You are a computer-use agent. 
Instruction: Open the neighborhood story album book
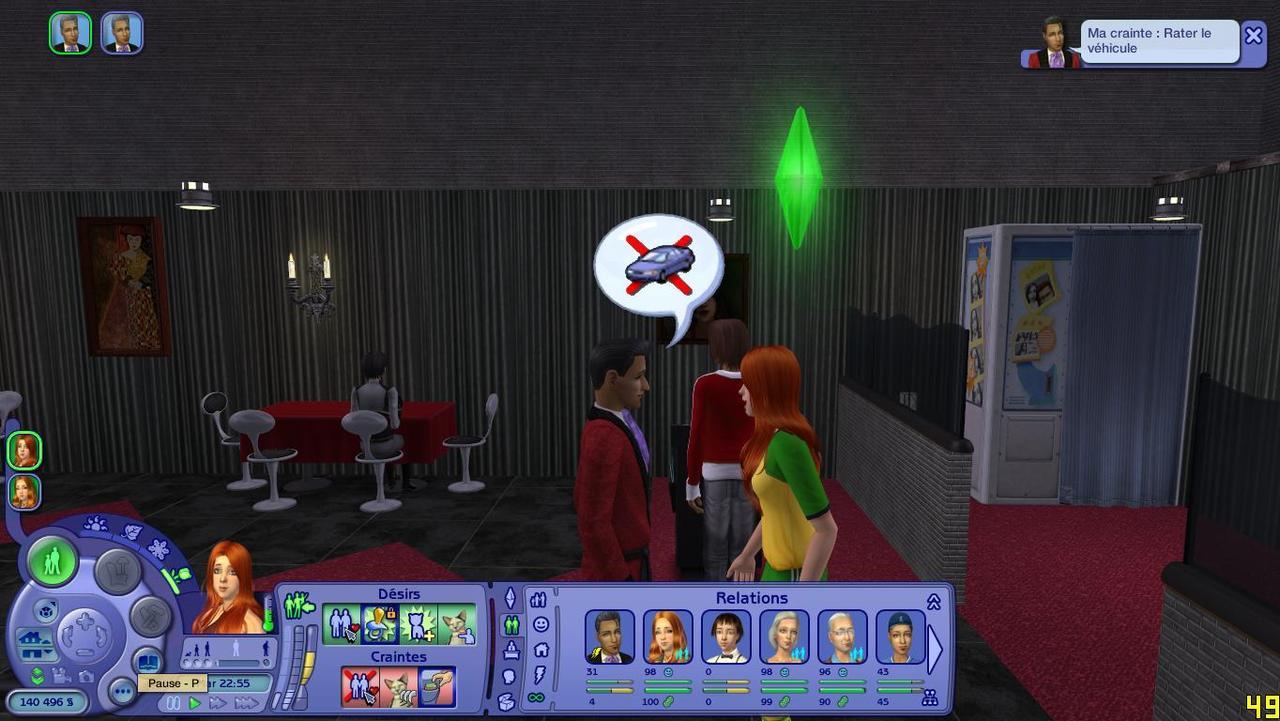tap(148, 661)
